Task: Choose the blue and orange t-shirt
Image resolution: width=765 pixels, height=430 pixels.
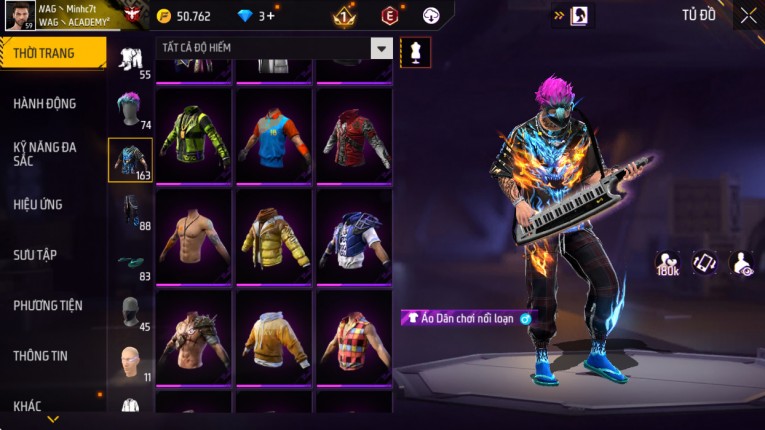Action: tap(274, 136)
